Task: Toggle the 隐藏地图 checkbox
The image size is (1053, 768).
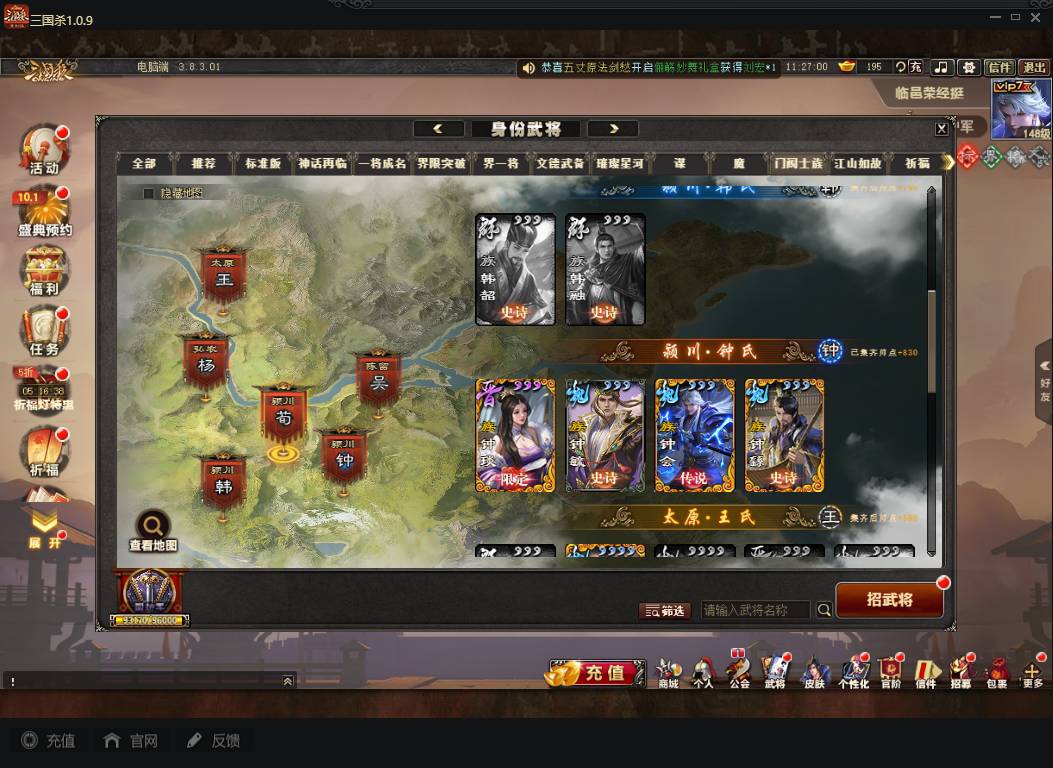Action: coord(149,193)
